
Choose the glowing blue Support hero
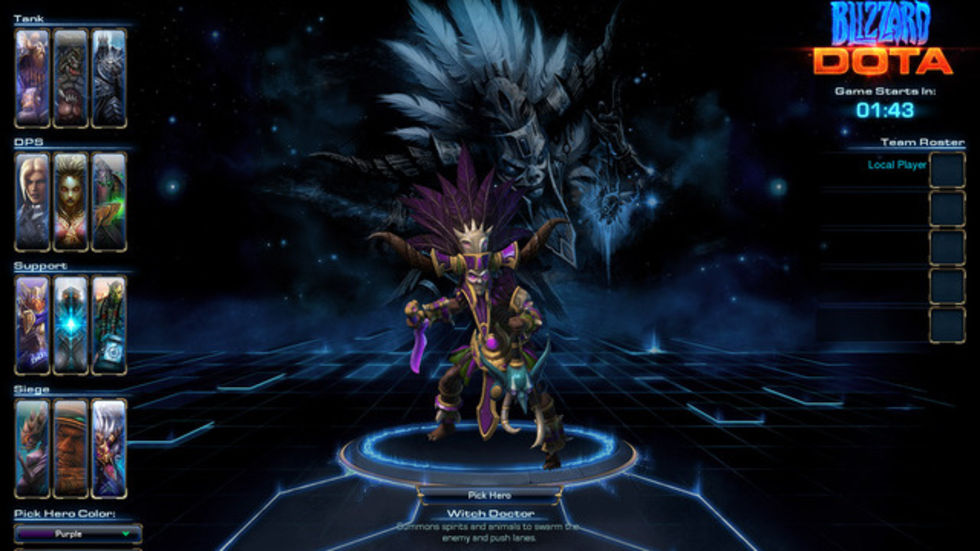70,325
